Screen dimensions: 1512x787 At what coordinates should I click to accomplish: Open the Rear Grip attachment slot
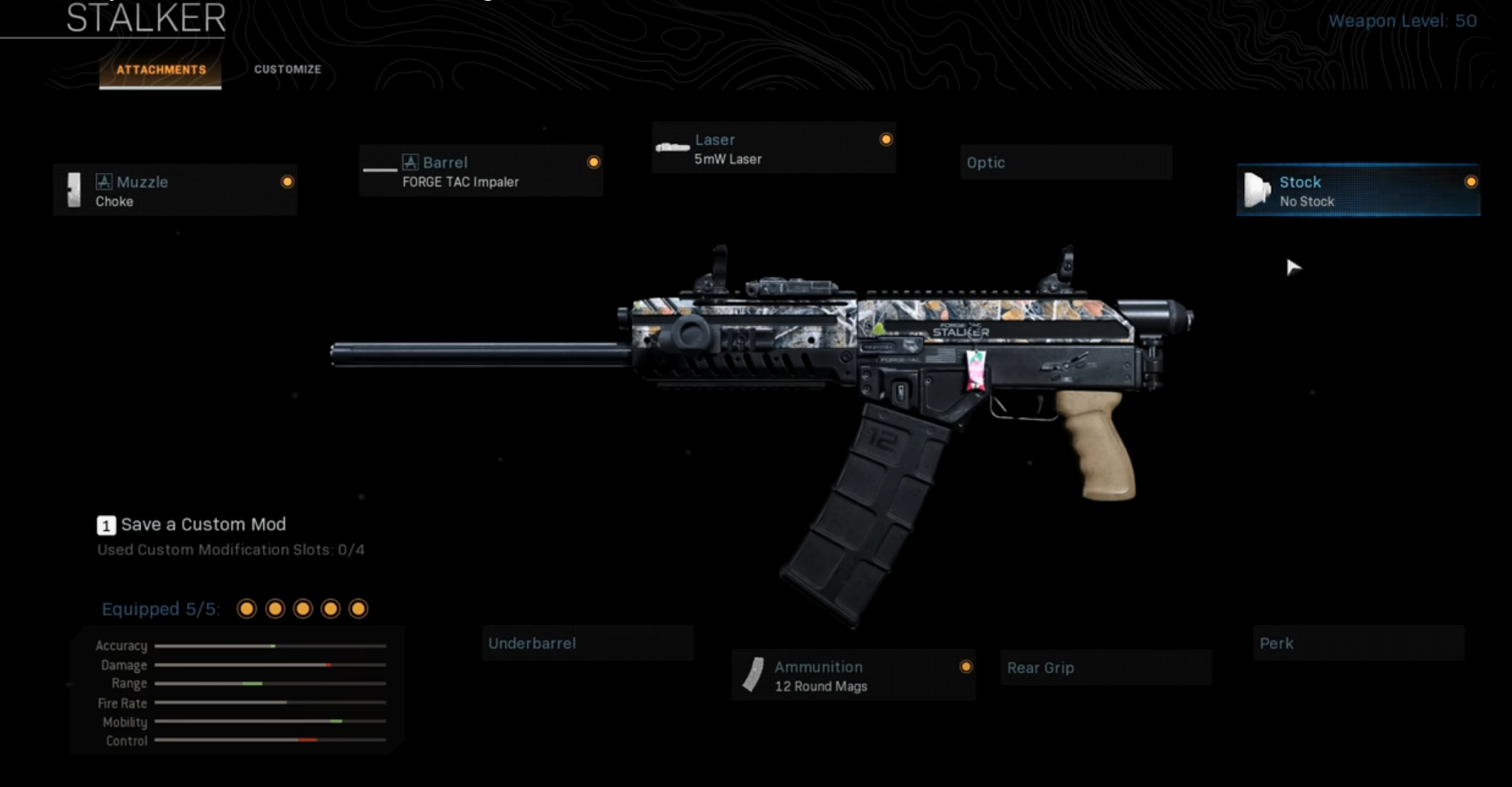pyautogui.click(x=1105, y=667)
